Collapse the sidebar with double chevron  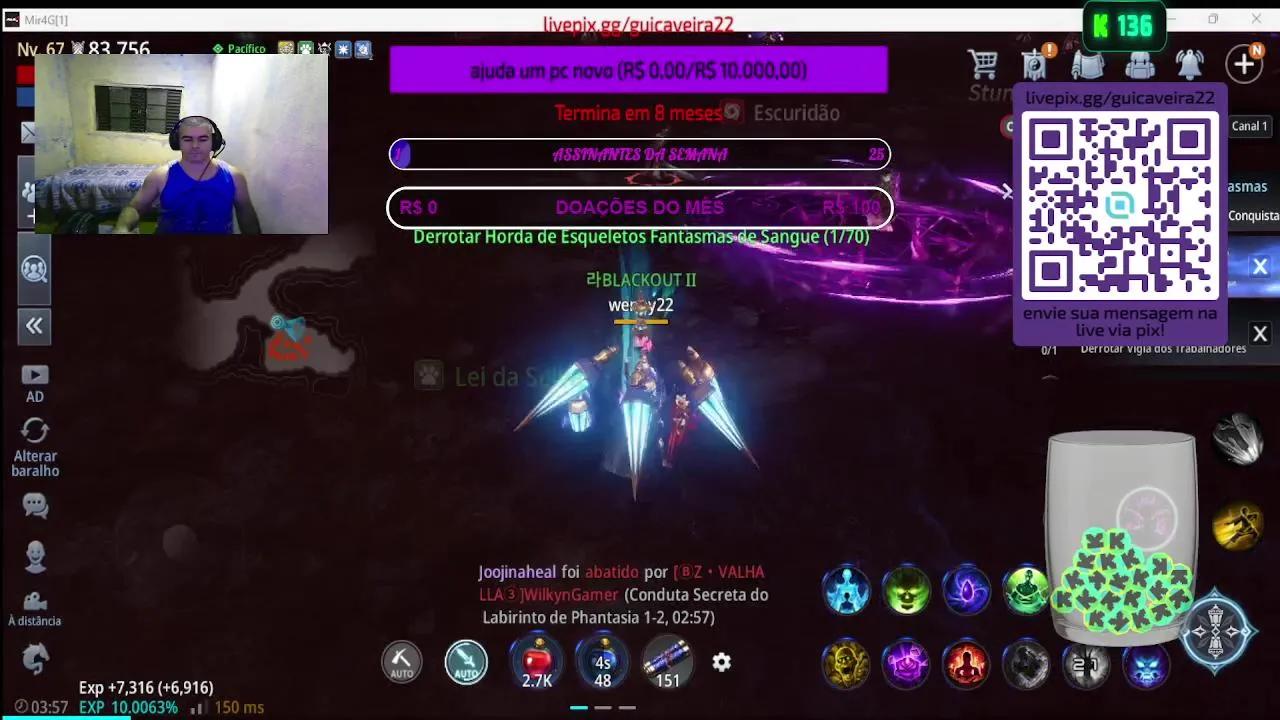click(x=34, y=326)
